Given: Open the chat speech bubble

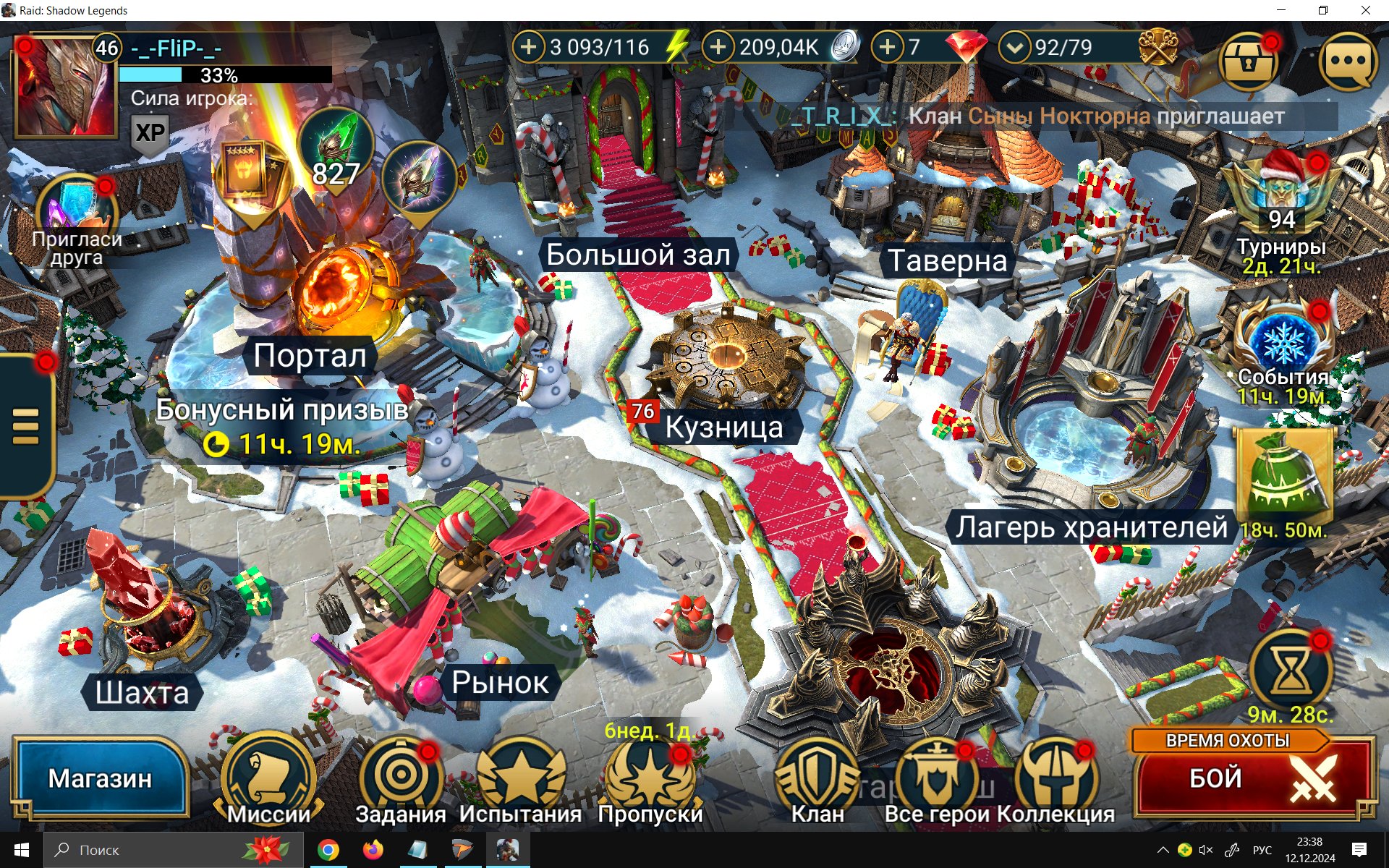Looking at the screenshot, I should [1348, 61].
